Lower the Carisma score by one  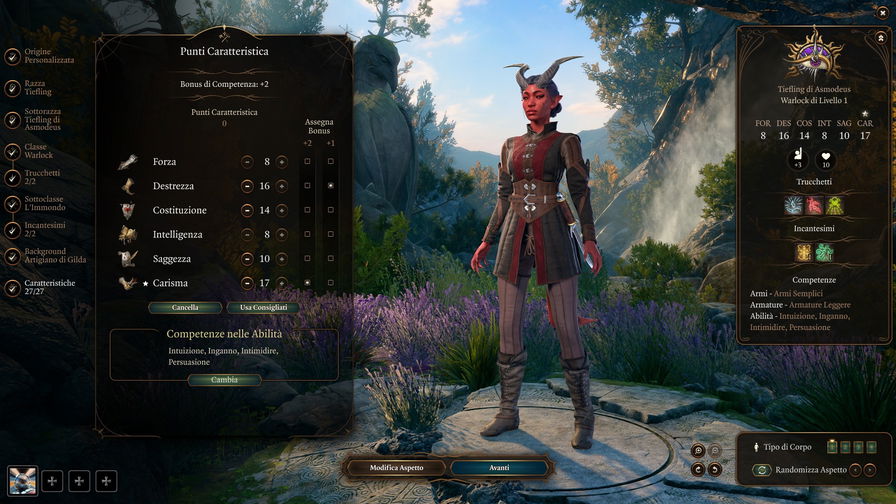(247, 283)
